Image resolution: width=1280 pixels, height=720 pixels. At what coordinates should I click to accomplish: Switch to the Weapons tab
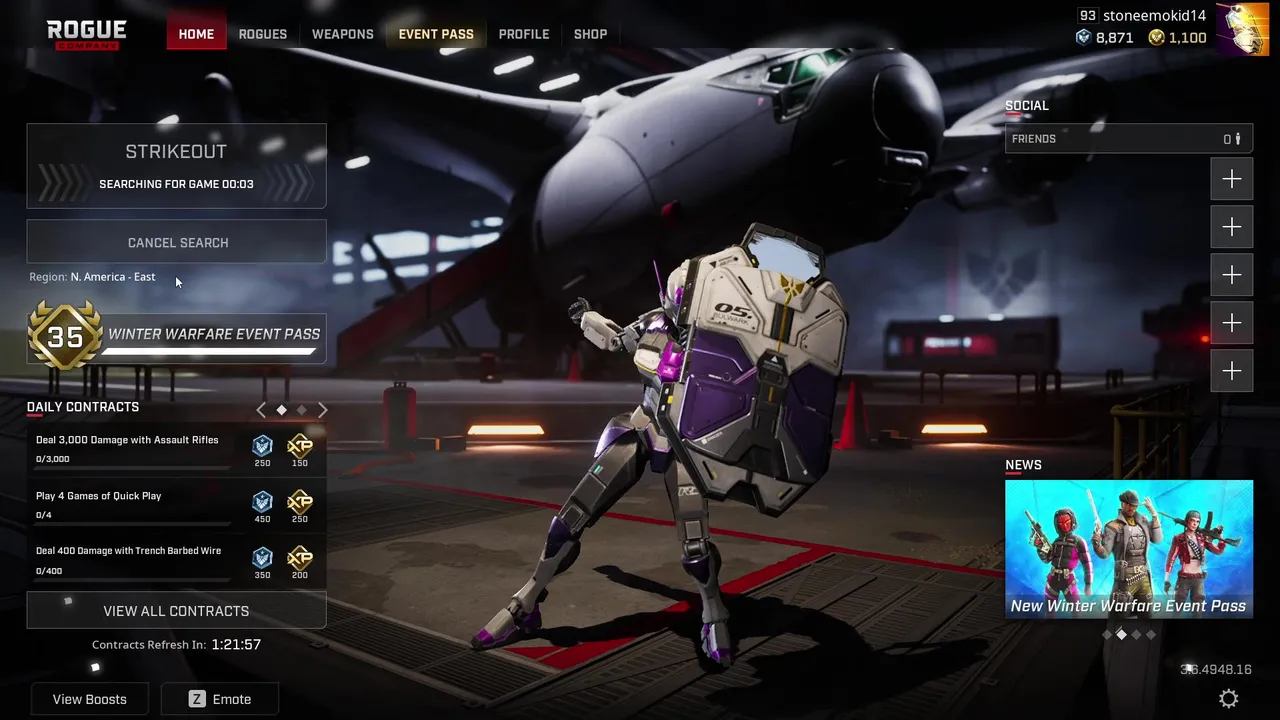click(x=342, y=34)
